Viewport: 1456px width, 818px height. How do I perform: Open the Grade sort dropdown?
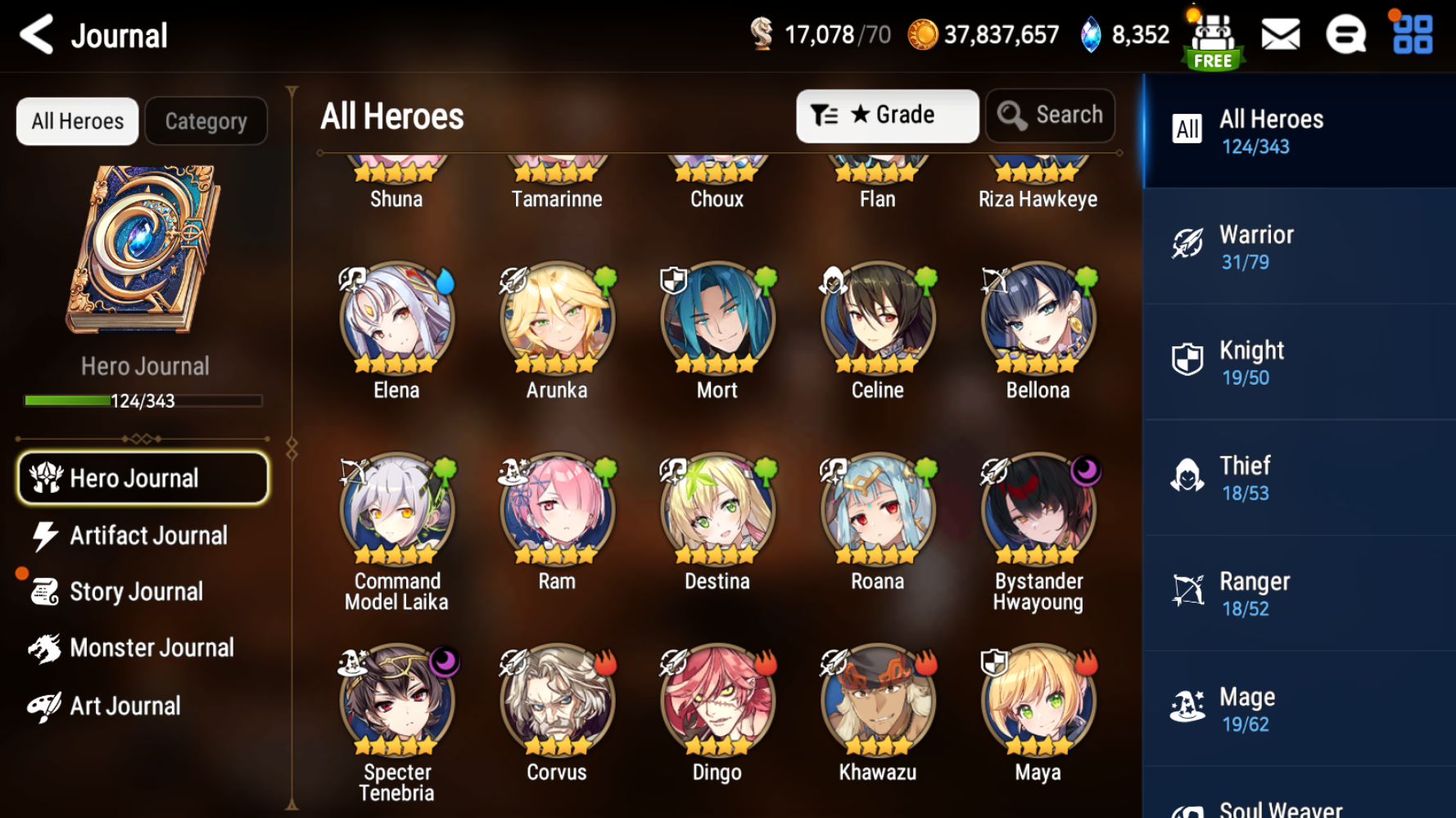pos(887,115)
